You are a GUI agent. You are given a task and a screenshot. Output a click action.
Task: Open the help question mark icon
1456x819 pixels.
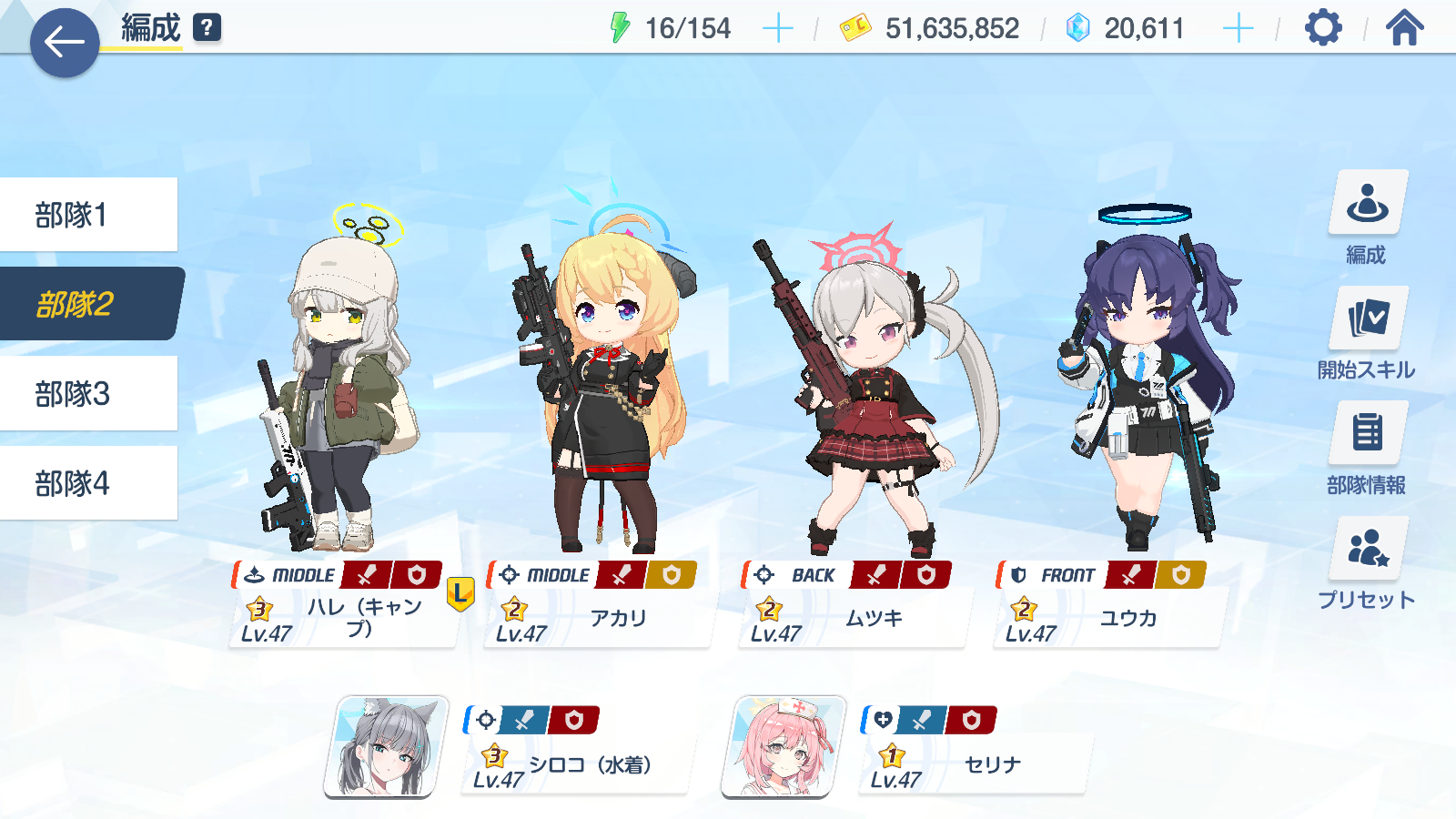pos(207,27)
